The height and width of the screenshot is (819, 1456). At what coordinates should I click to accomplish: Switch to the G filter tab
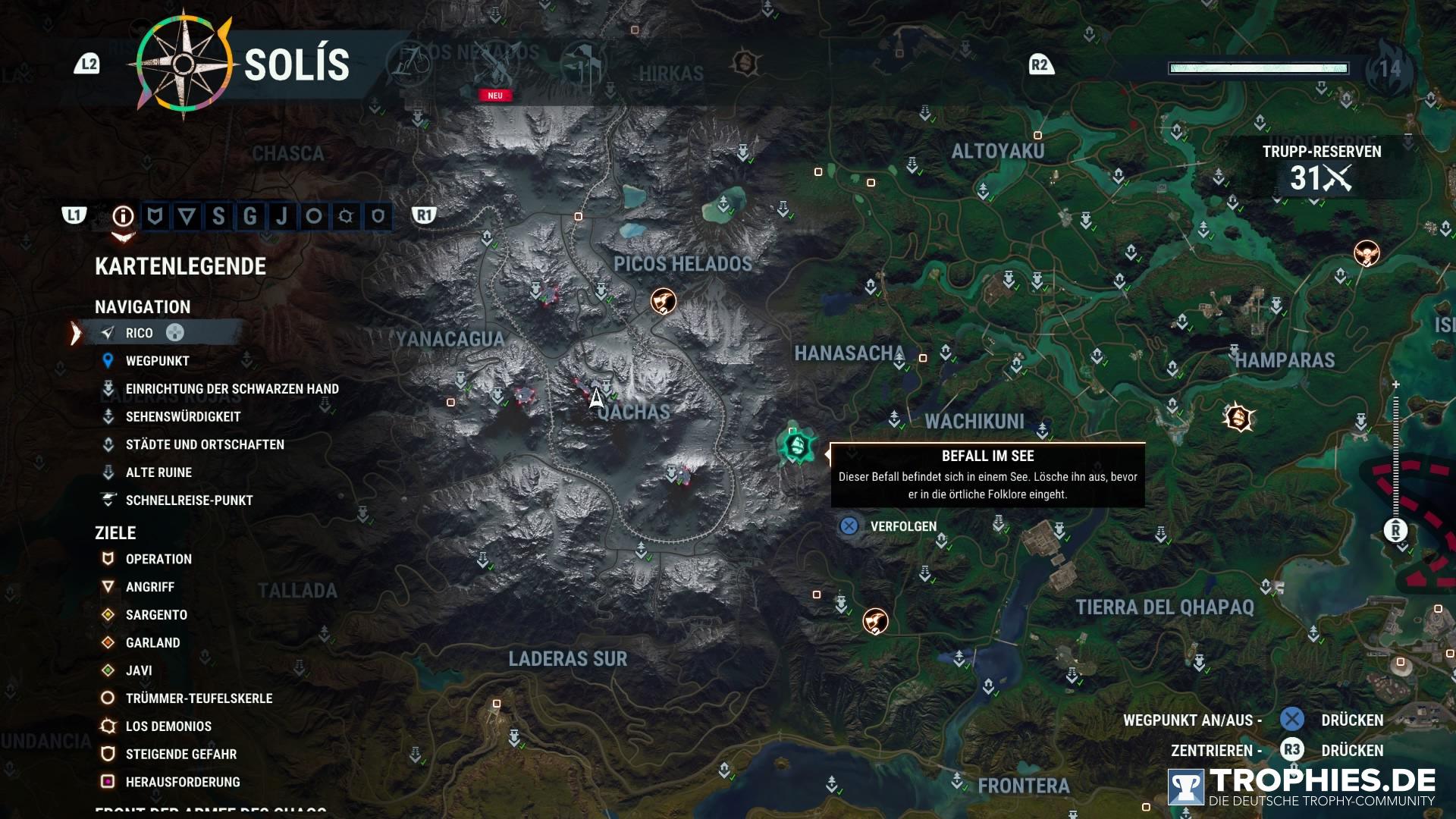point(249,217)
